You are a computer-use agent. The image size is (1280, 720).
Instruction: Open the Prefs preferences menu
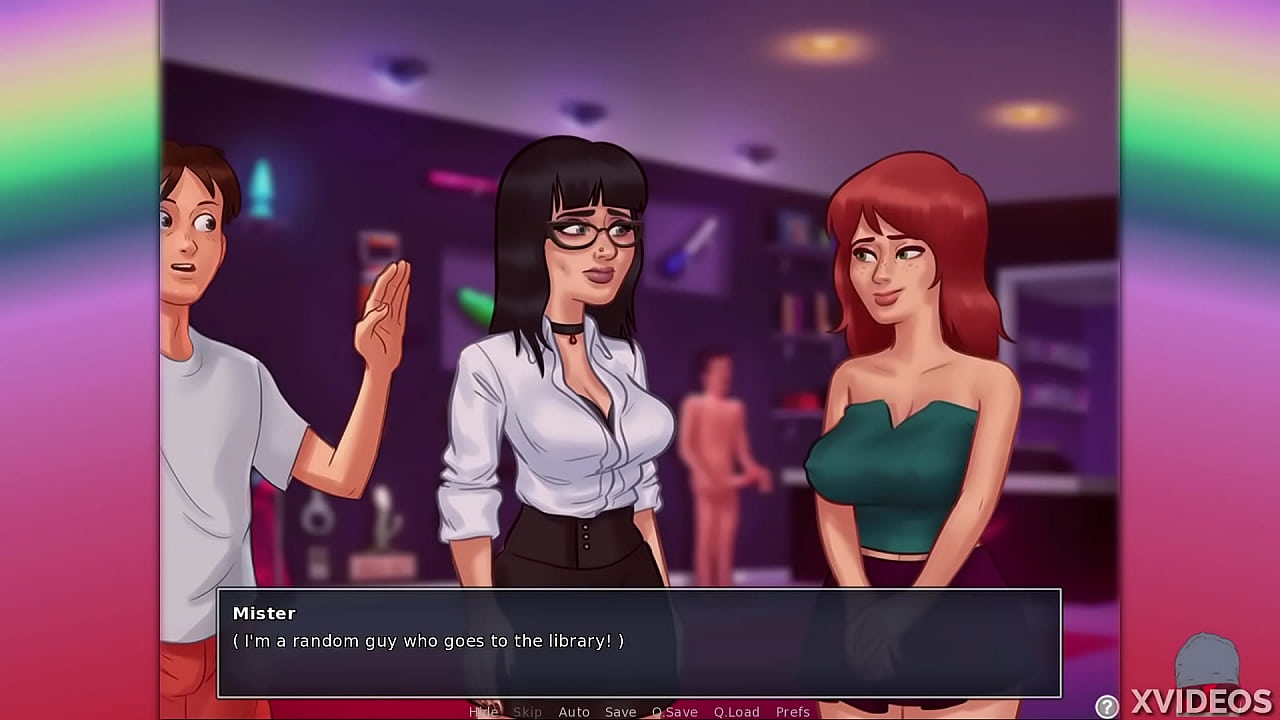(793, 712)
